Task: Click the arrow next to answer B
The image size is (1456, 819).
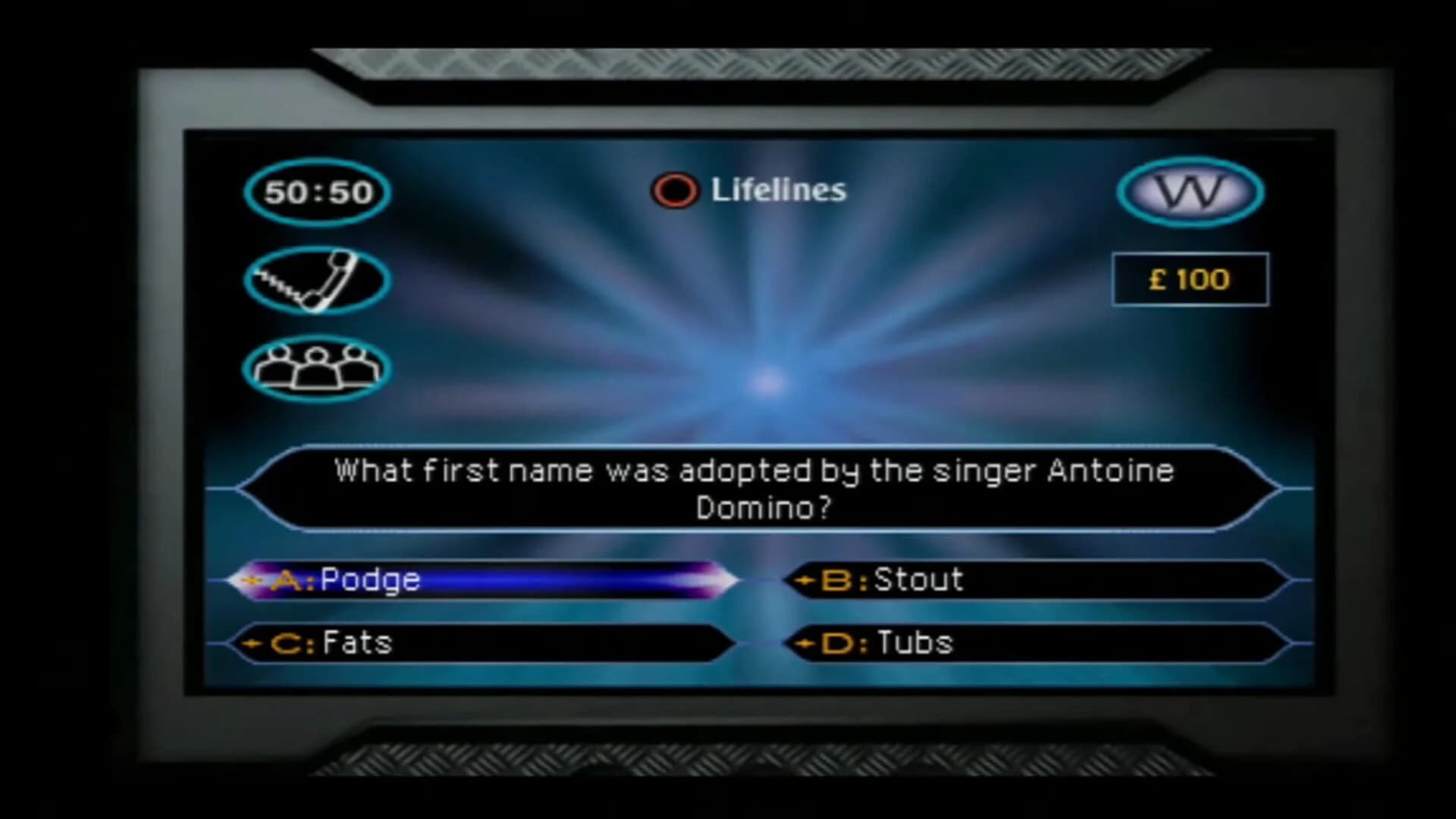Action: pos(804,580)
